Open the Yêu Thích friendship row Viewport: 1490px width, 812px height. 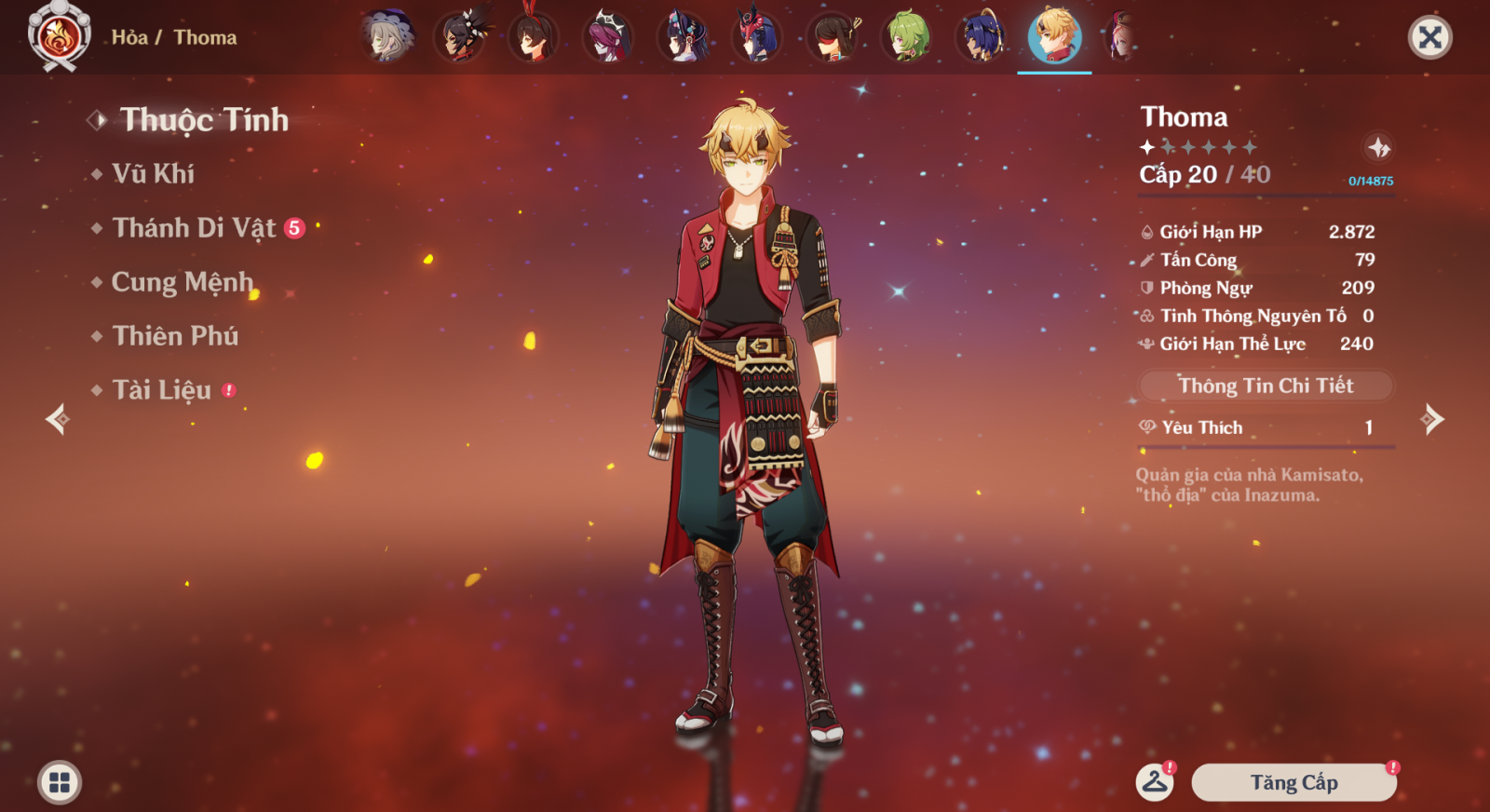coord(1266,427)
